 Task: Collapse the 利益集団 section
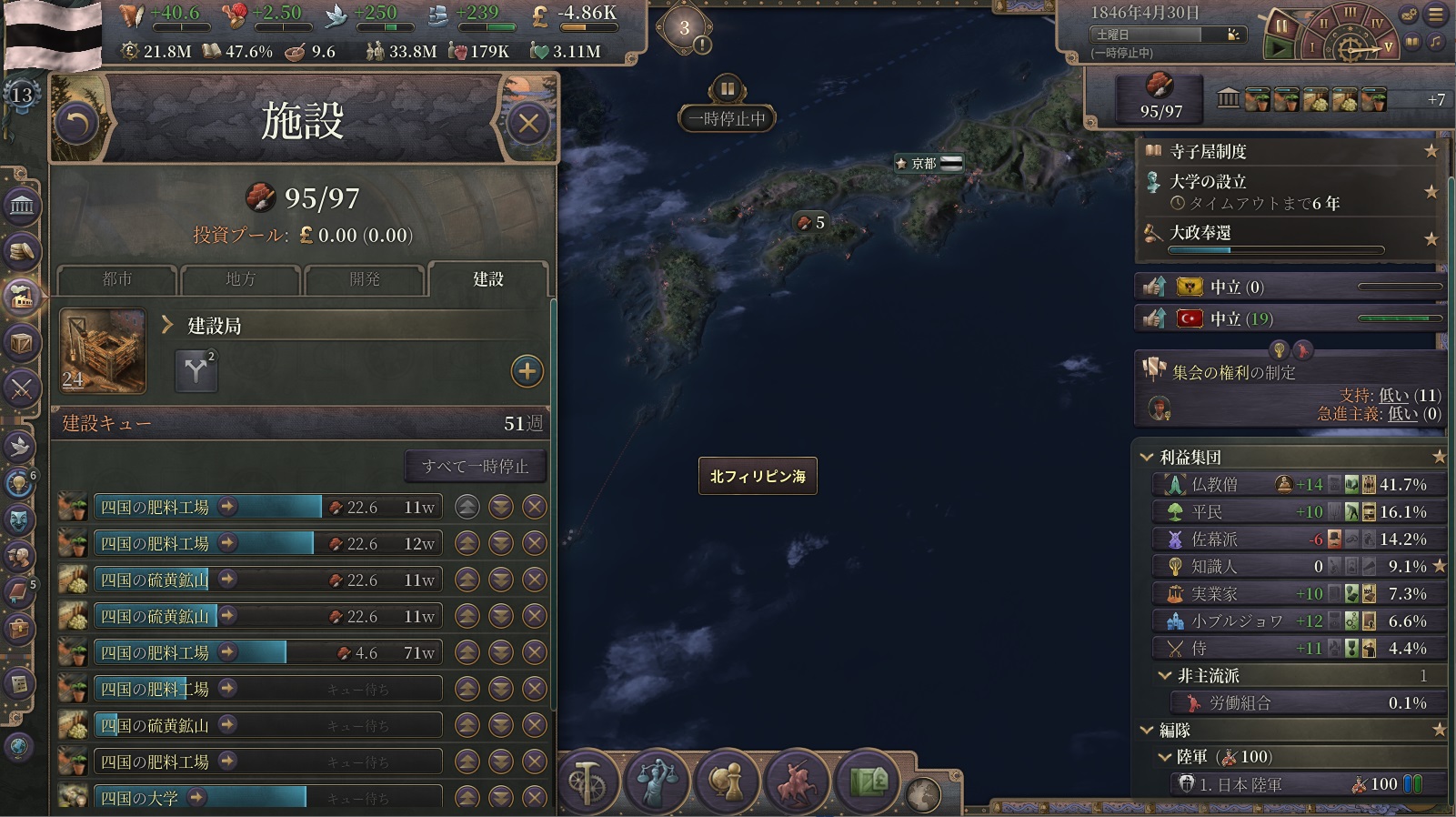[1147, 457]
